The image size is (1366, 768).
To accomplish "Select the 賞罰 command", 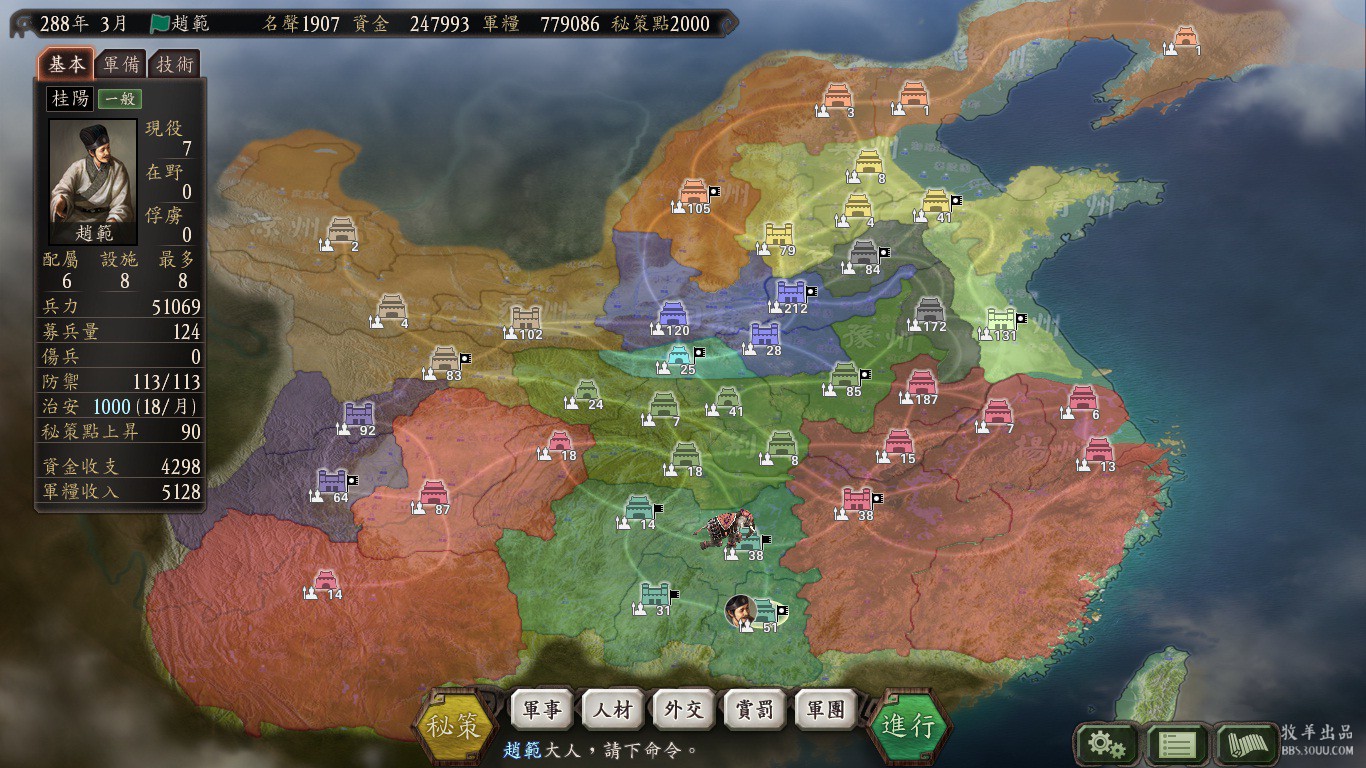I will [755, 710].
